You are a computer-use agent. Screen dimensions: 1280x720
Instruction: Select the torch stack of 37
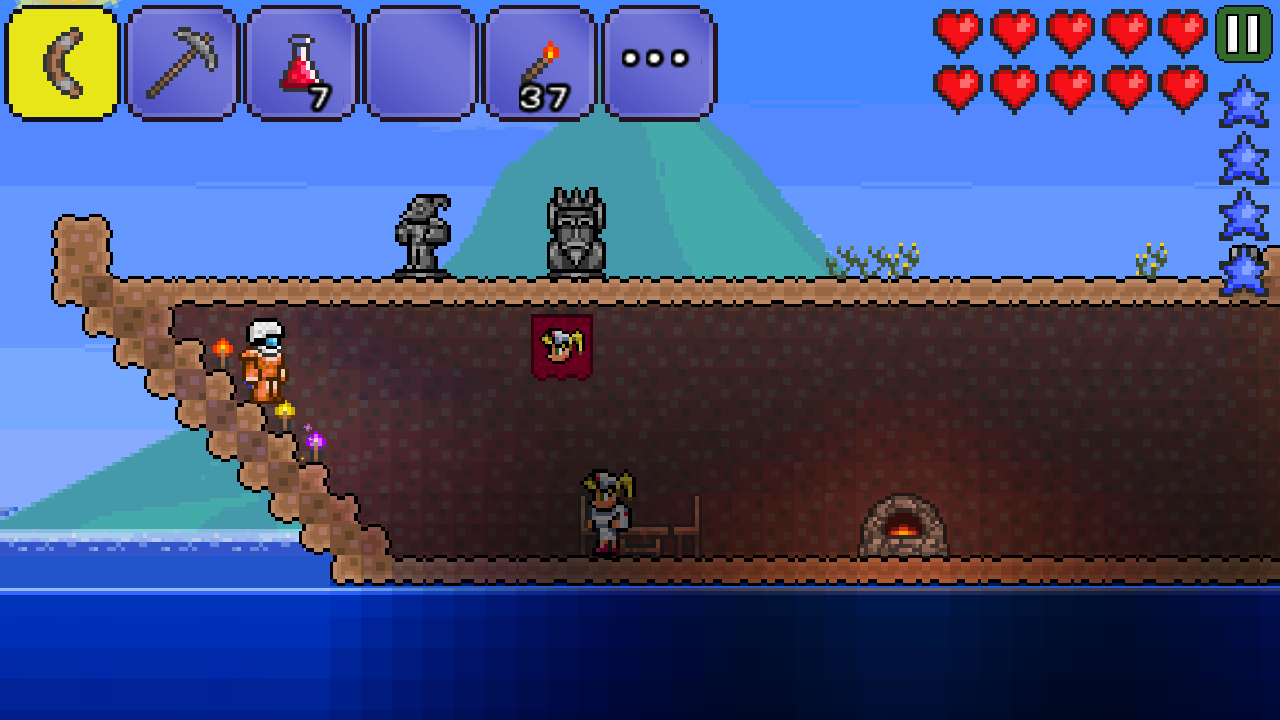tap(539, 64)
